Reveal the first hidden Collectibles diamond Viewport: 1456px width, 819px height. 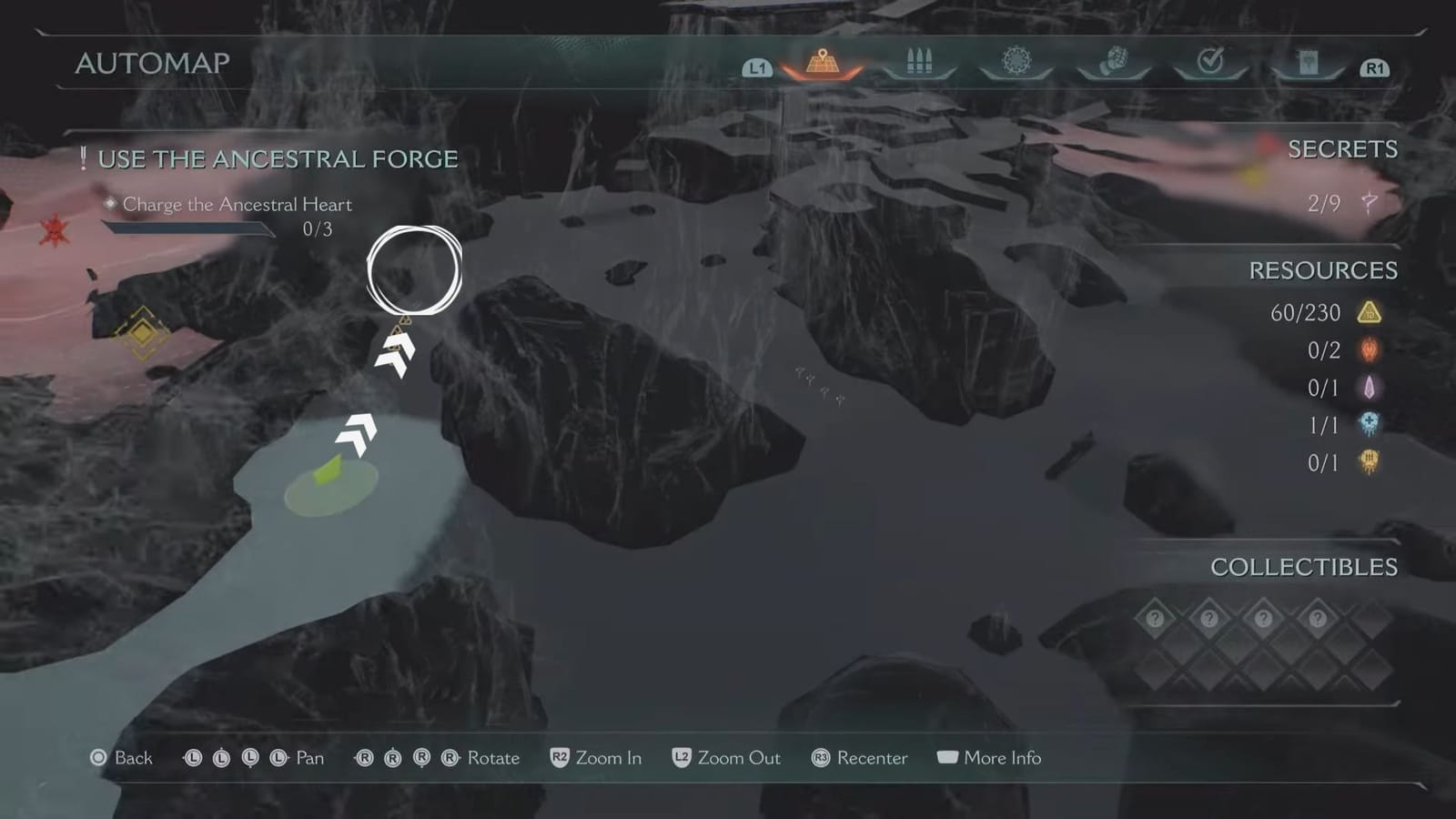pyautogui.click(x=1154, y=618)
